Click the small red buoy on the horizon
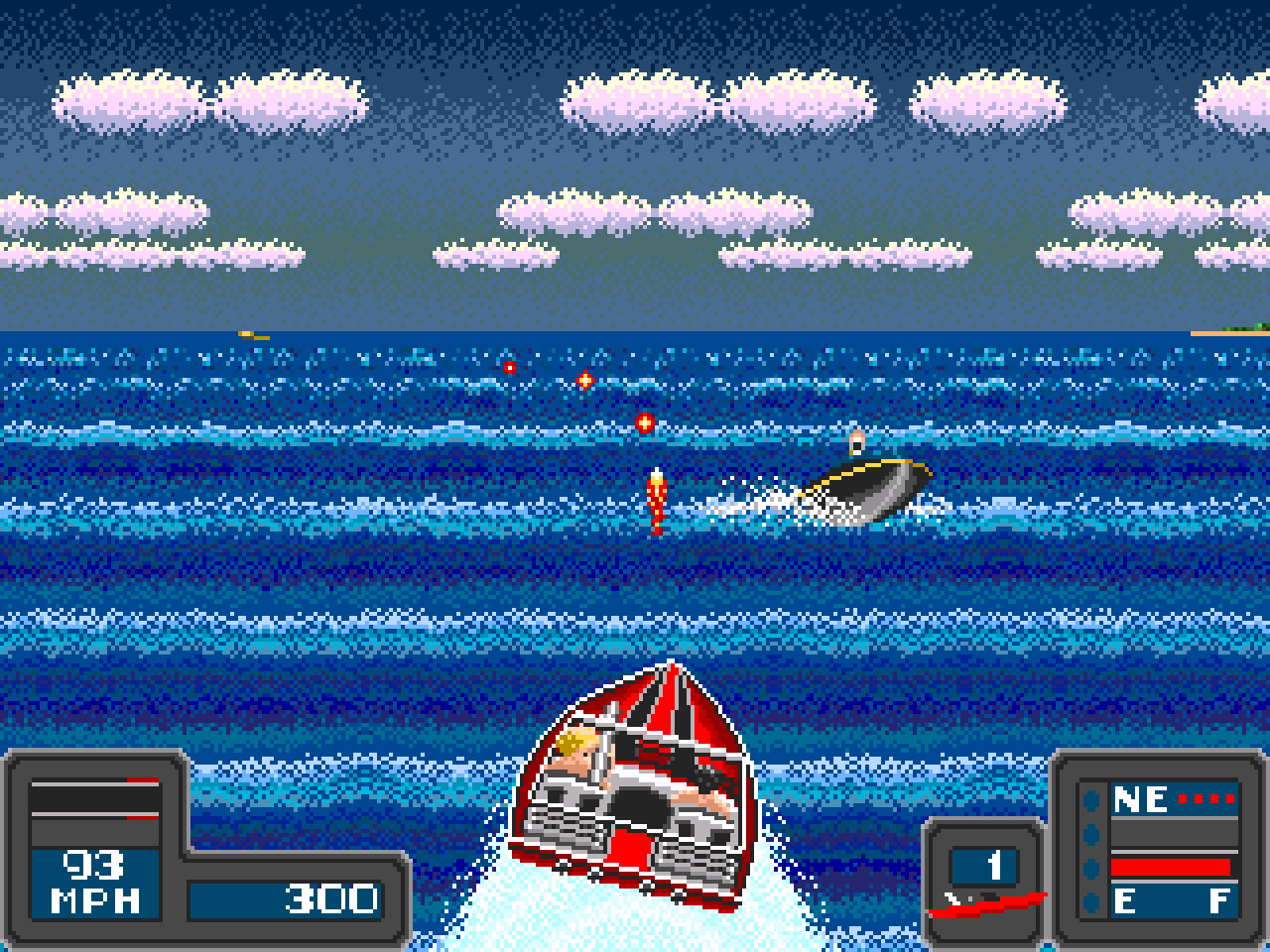1270x952 pixels. [508, 366]
